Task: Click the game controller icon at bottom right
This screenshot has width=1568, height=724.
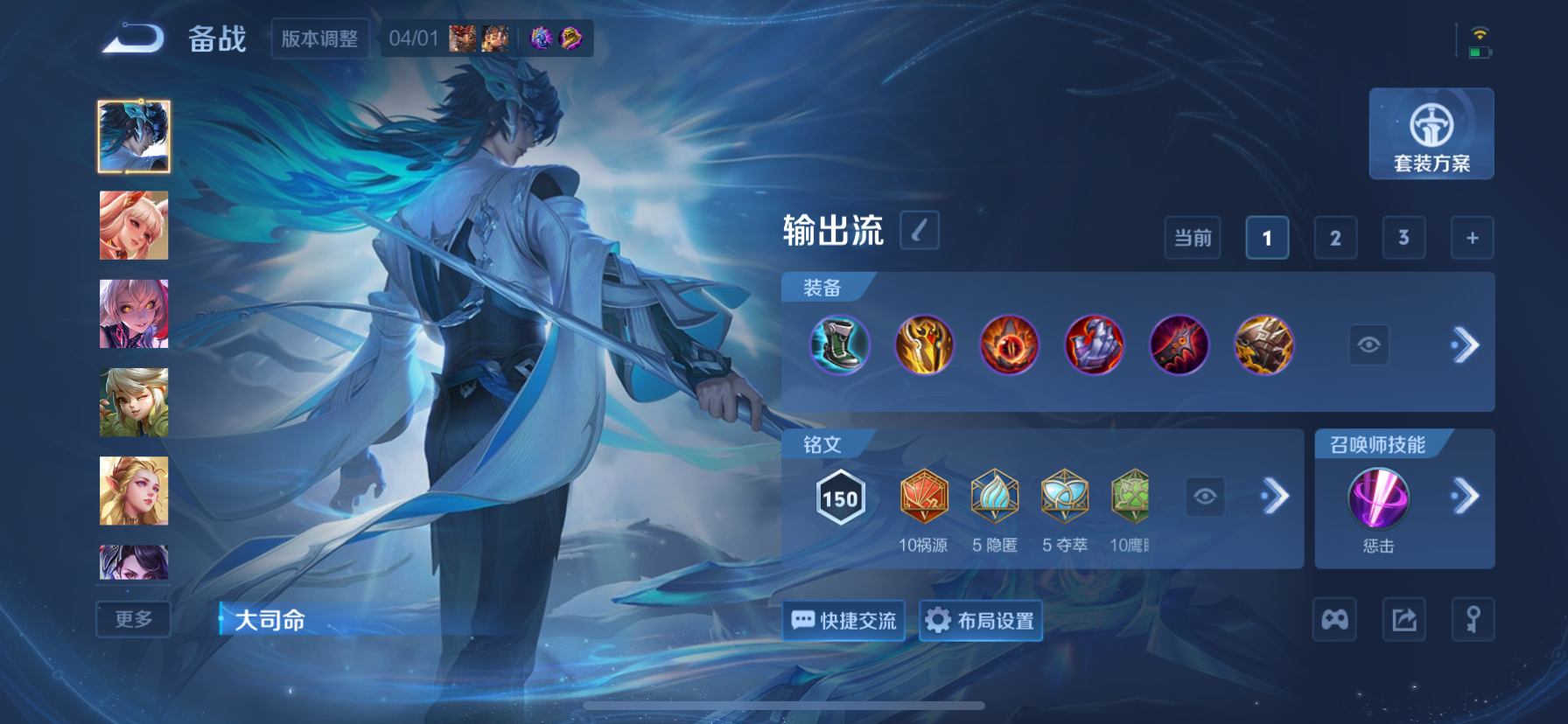Action: [x=1333, y=618]
